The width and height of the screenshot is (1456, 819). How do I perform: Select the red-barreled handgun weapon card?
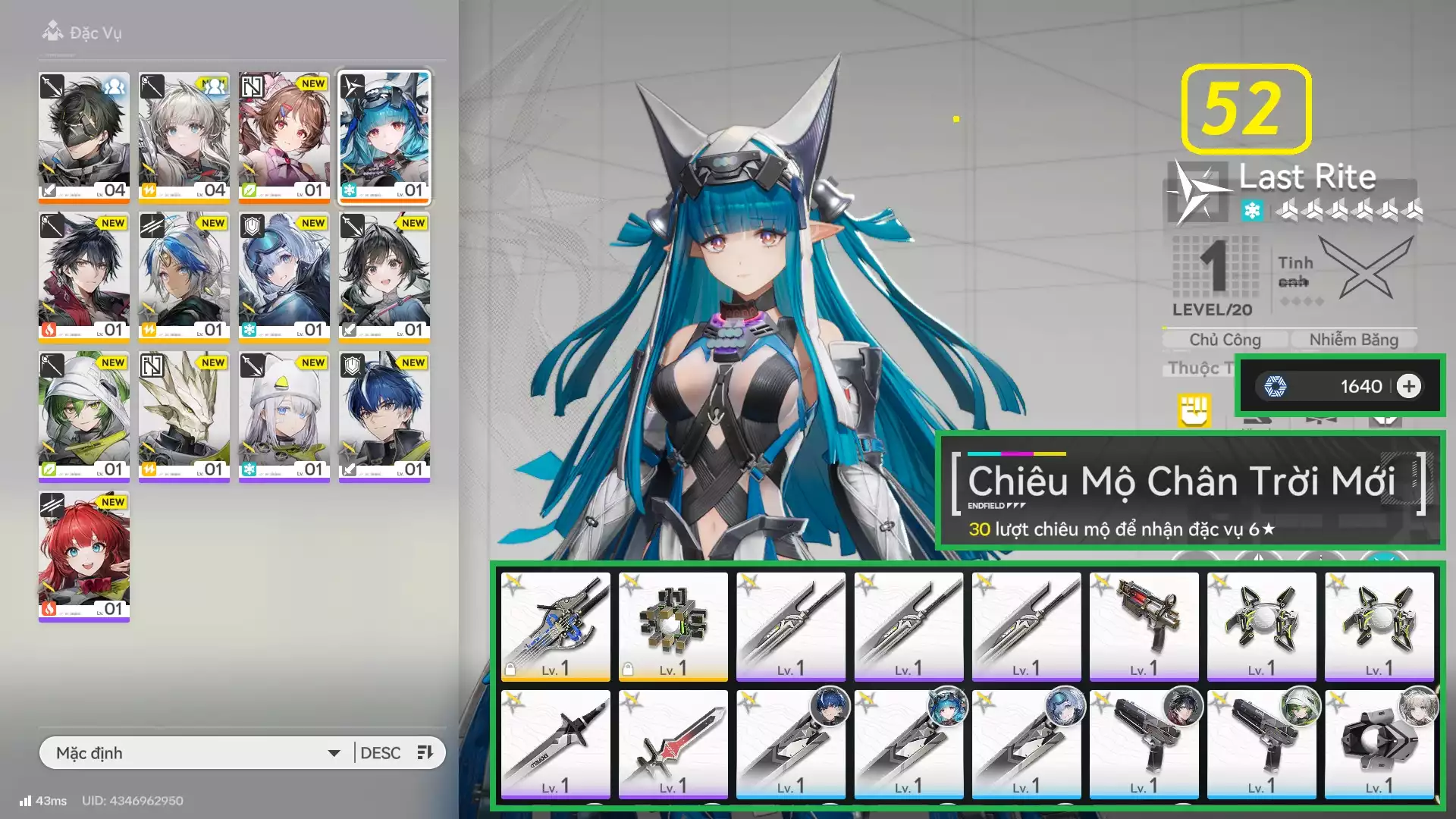[x=1144, y=626]
